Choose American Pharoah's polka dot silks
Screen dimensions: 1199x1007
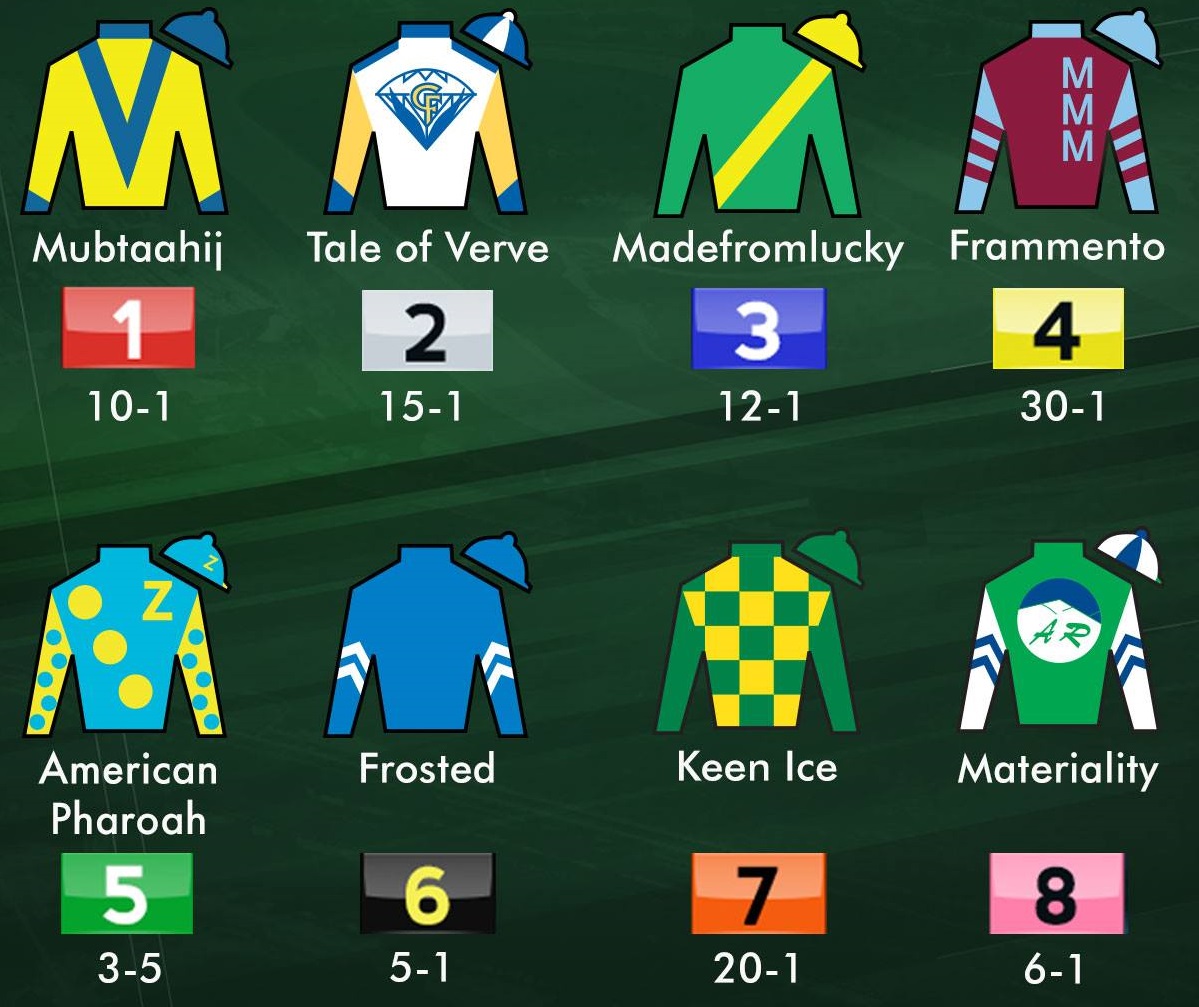click(126, 645)
